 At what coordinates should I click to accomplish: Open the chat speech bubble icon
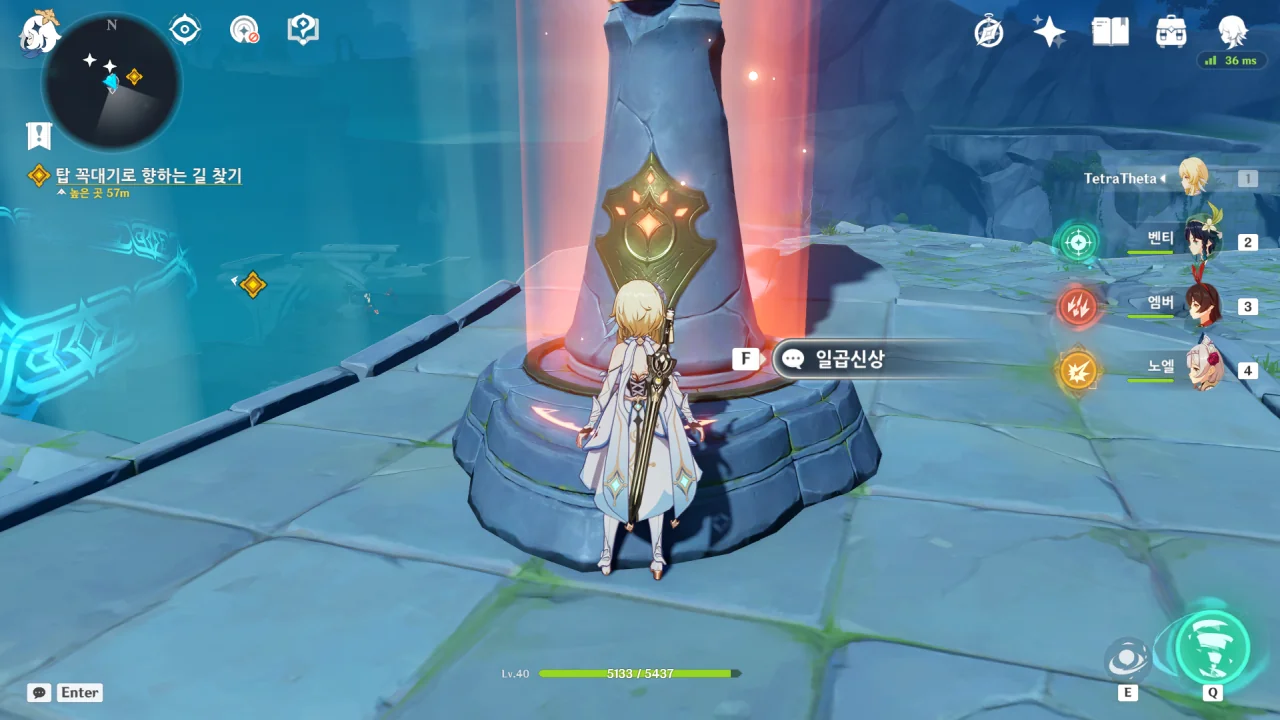pos(39,692)
